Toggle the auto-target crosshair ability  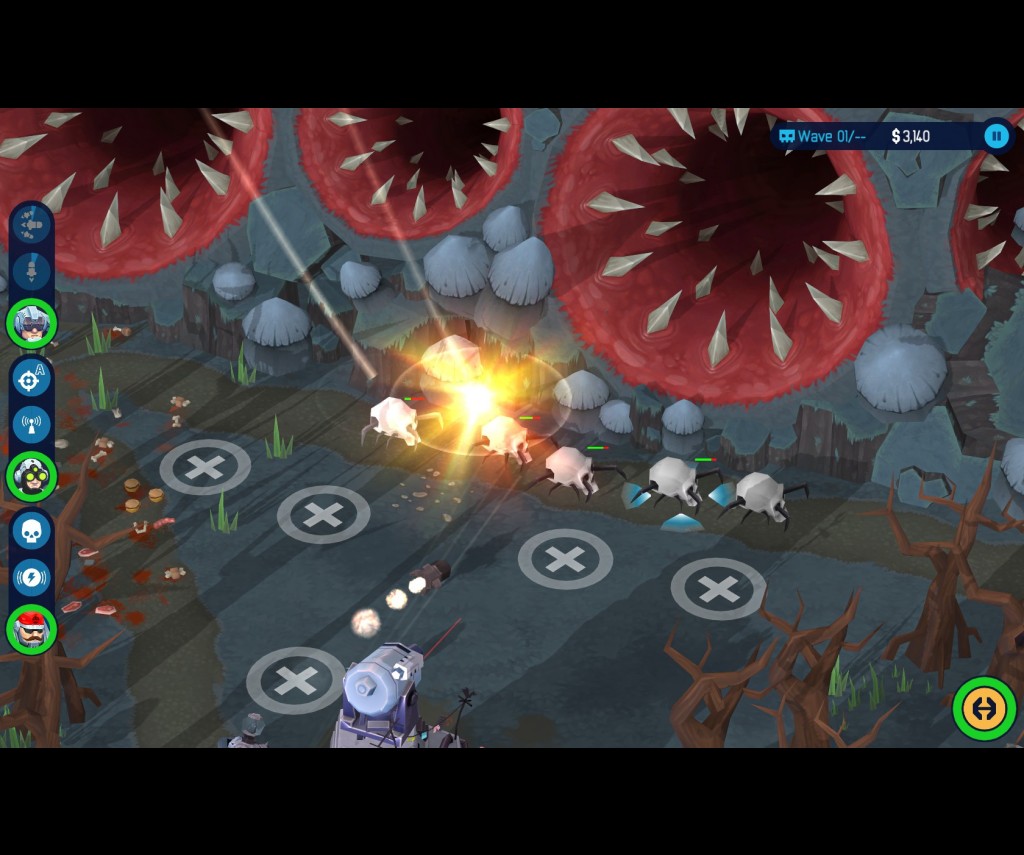[x=32, y=379]
